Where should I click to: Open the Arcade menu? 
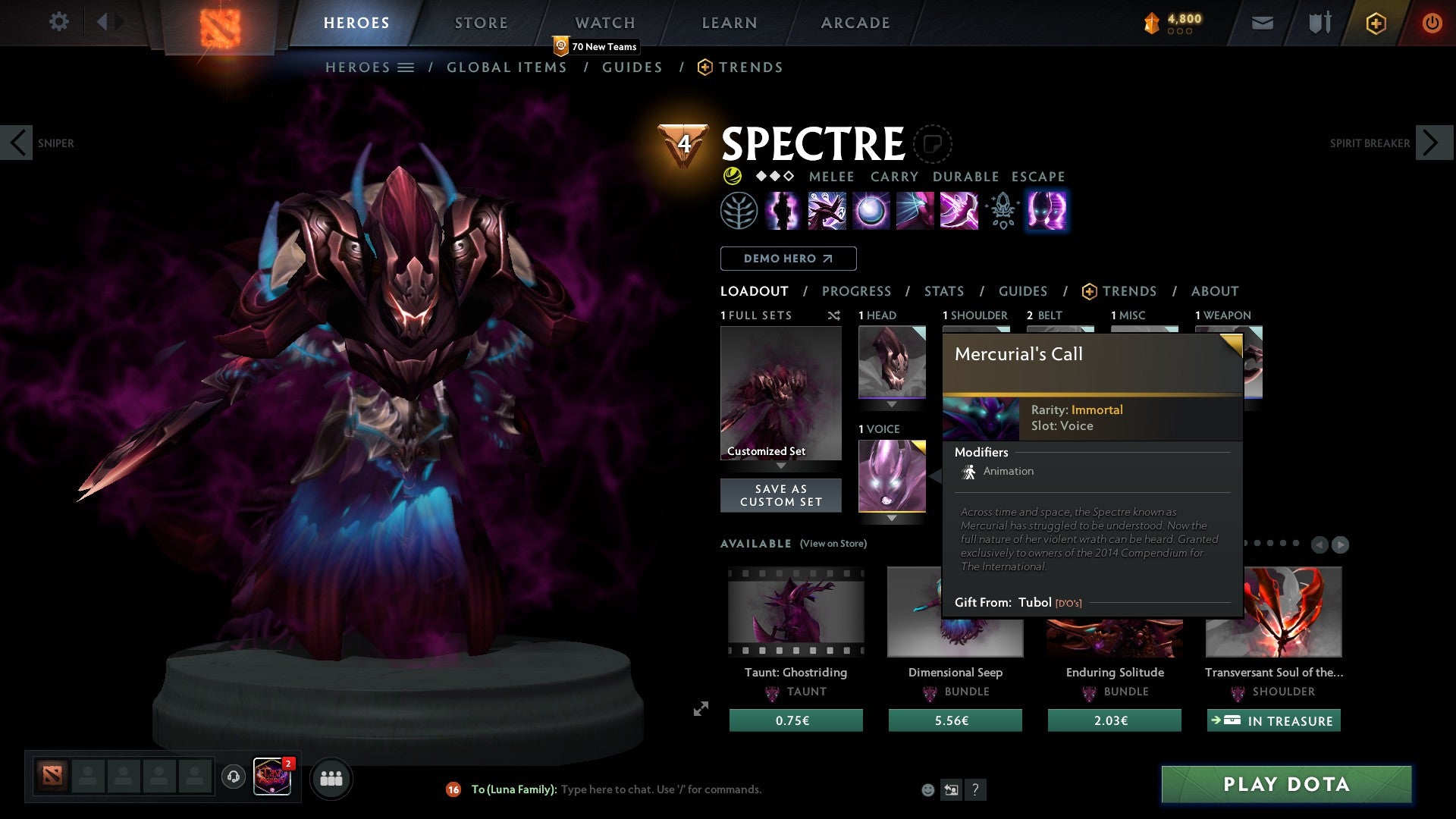[x=855, y=22]
